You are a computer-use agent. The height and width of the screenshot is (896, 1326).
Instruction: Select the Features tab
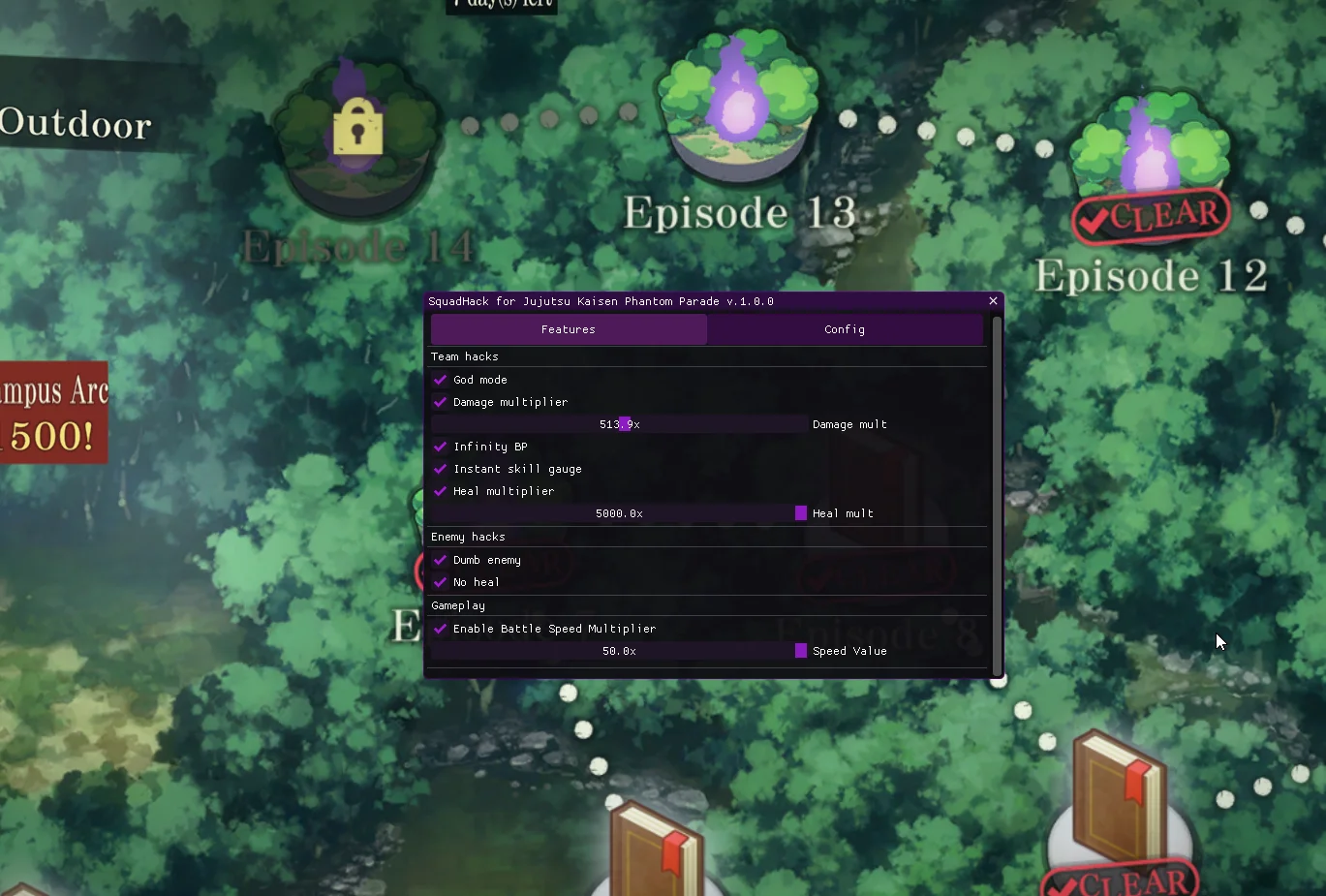point(568,329)
